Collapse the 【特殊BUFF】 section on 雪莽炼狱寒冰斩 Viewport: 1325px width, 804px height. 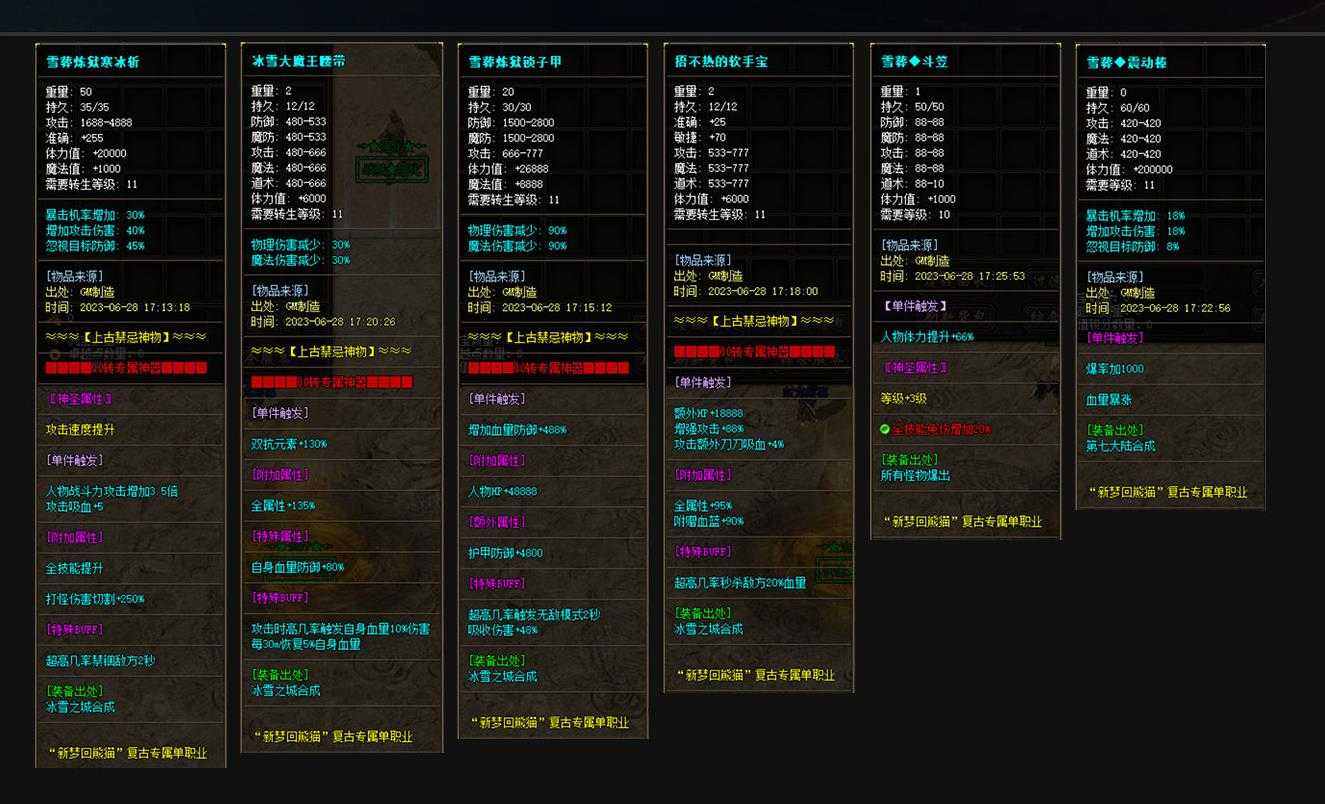(76, 629)
